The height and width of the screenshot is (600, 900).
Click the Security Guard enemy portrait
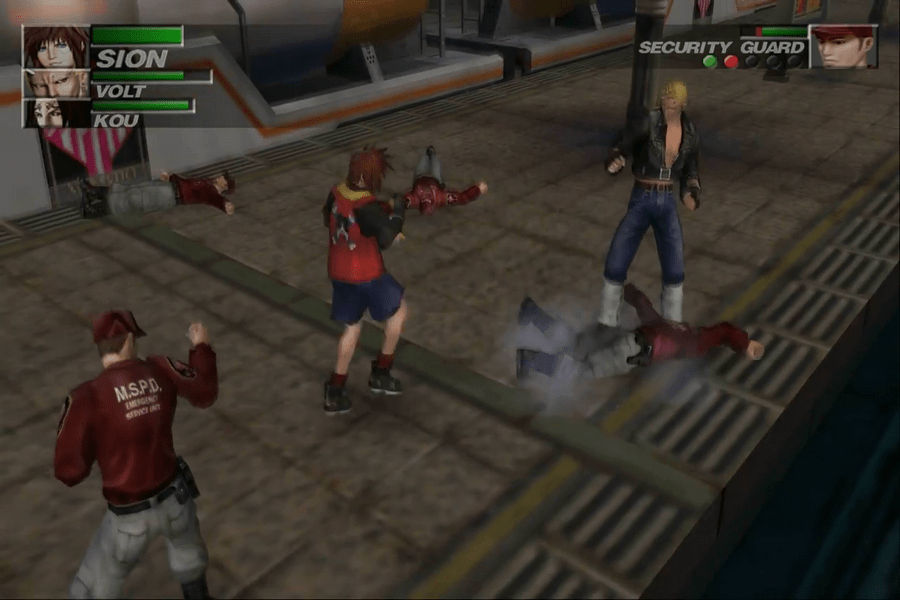(x=842, y=47)
